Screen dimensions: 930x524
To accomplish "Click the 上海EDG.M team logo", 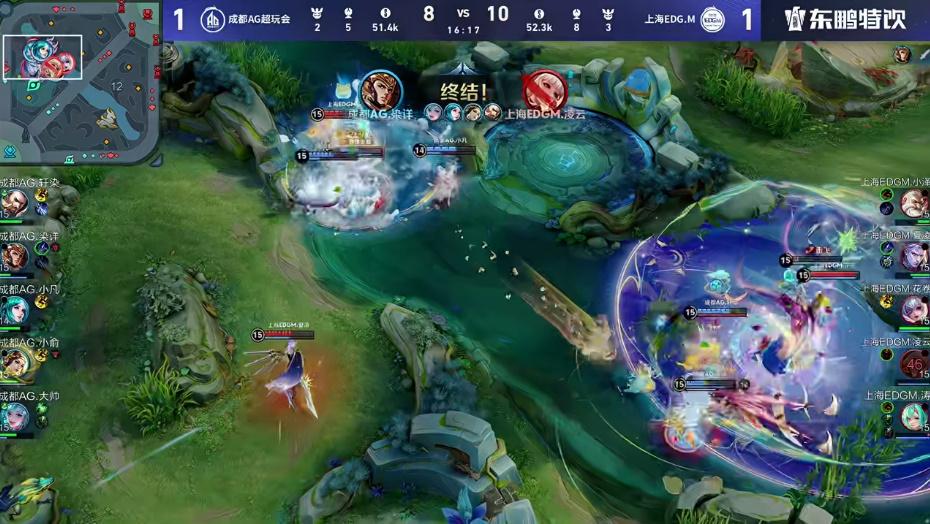I will click(x=713, y=20).
